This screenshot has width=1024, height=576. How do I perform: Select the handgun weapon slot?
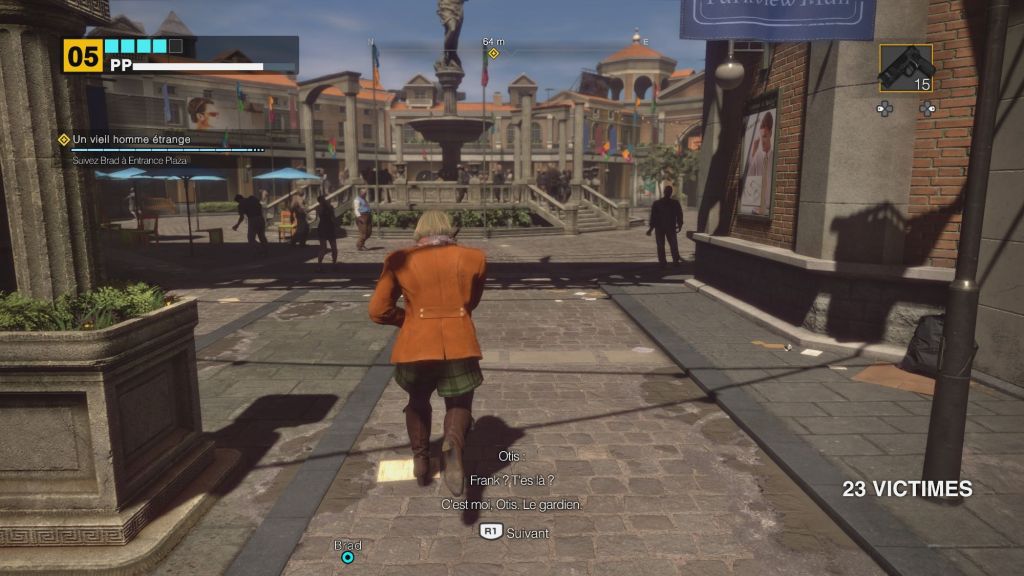906,68
